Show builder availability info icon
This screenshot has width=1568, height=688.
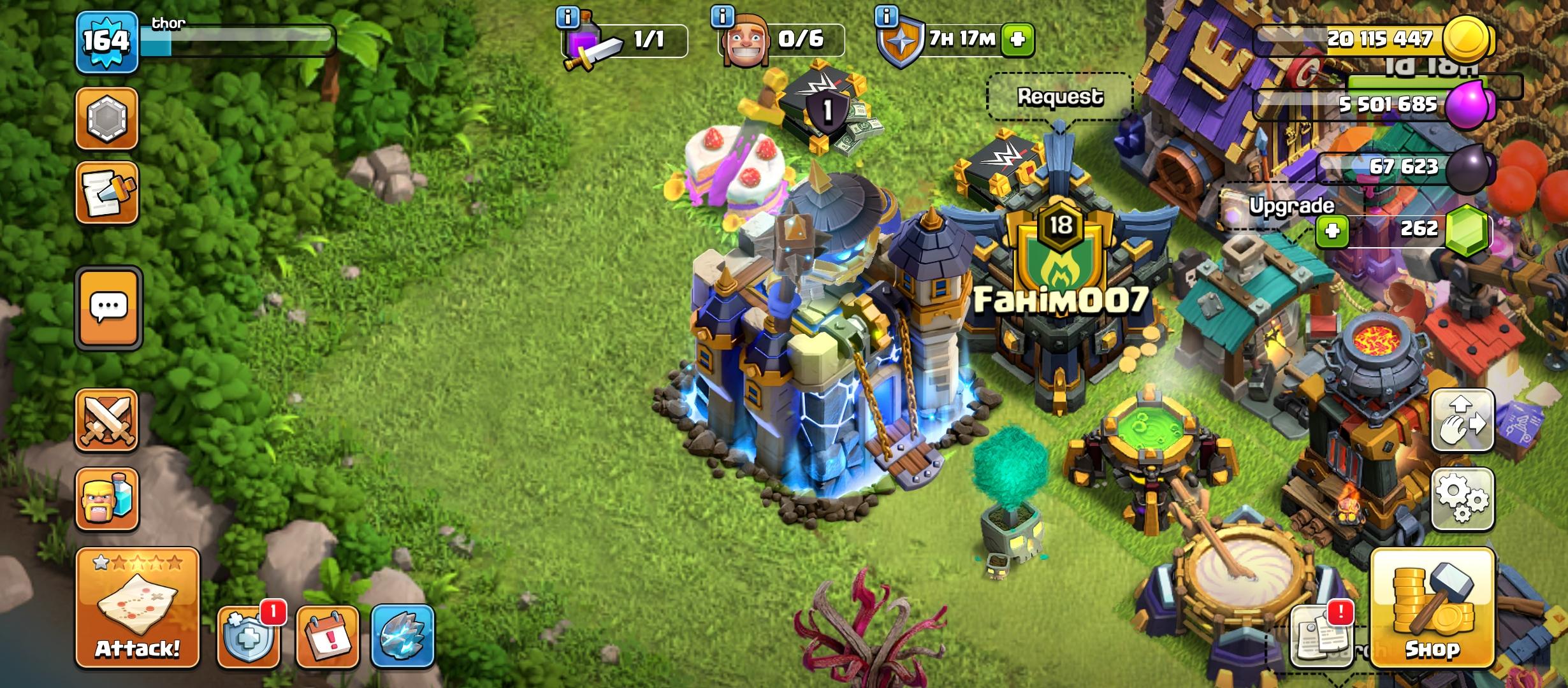click(722, 17)
